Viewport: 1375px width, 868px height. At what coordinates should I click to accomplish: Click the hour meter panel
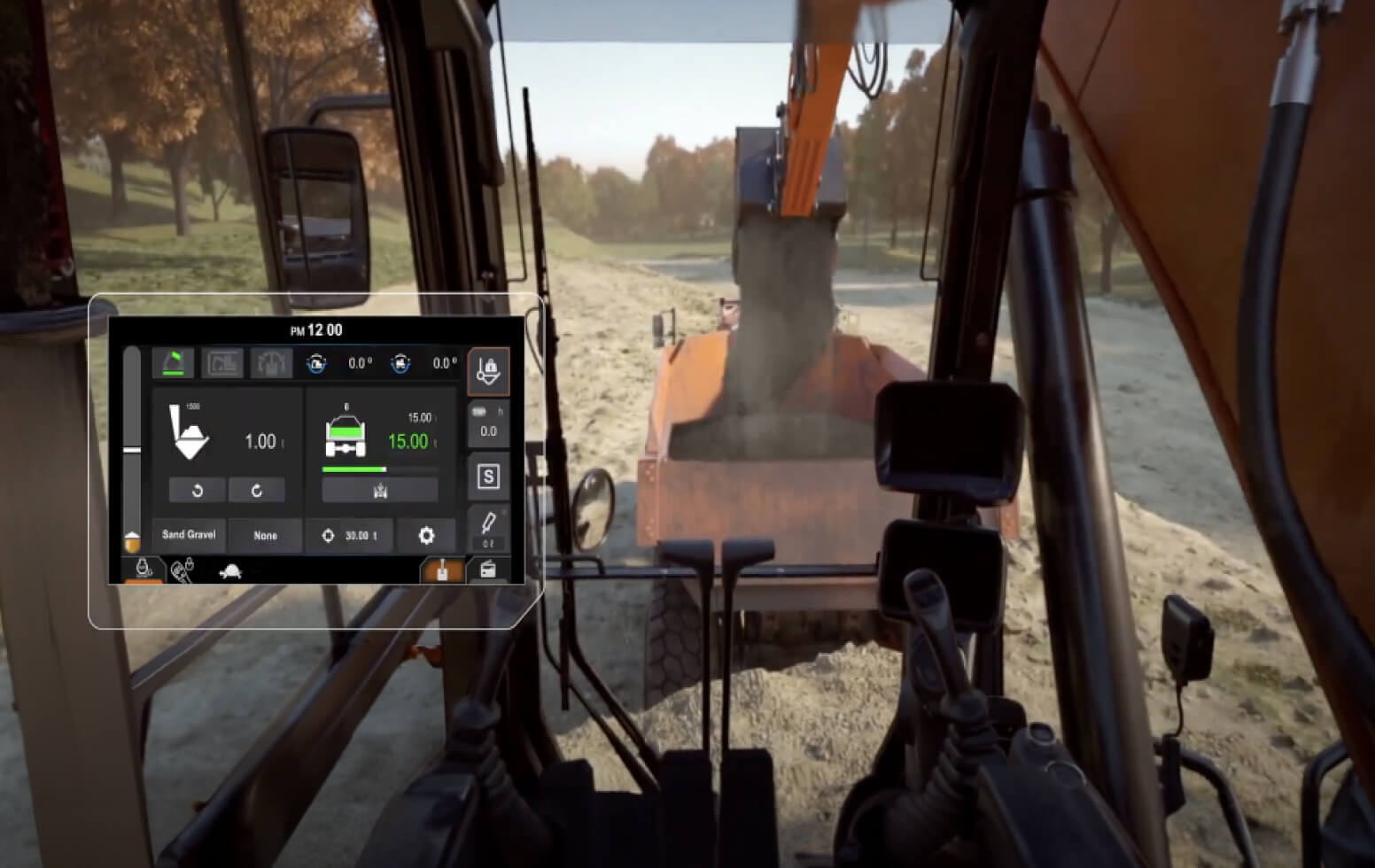point(488,423)
